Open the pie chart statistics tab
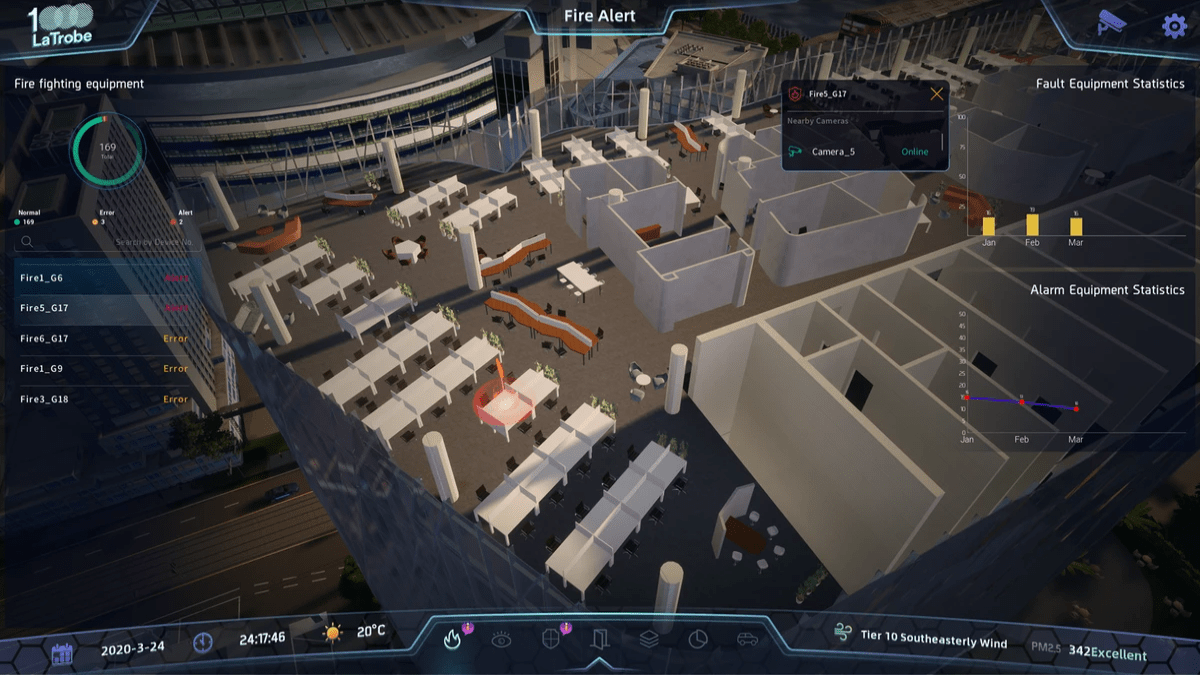Screen dimensions: 1200x675 click(x=697, y=639)
